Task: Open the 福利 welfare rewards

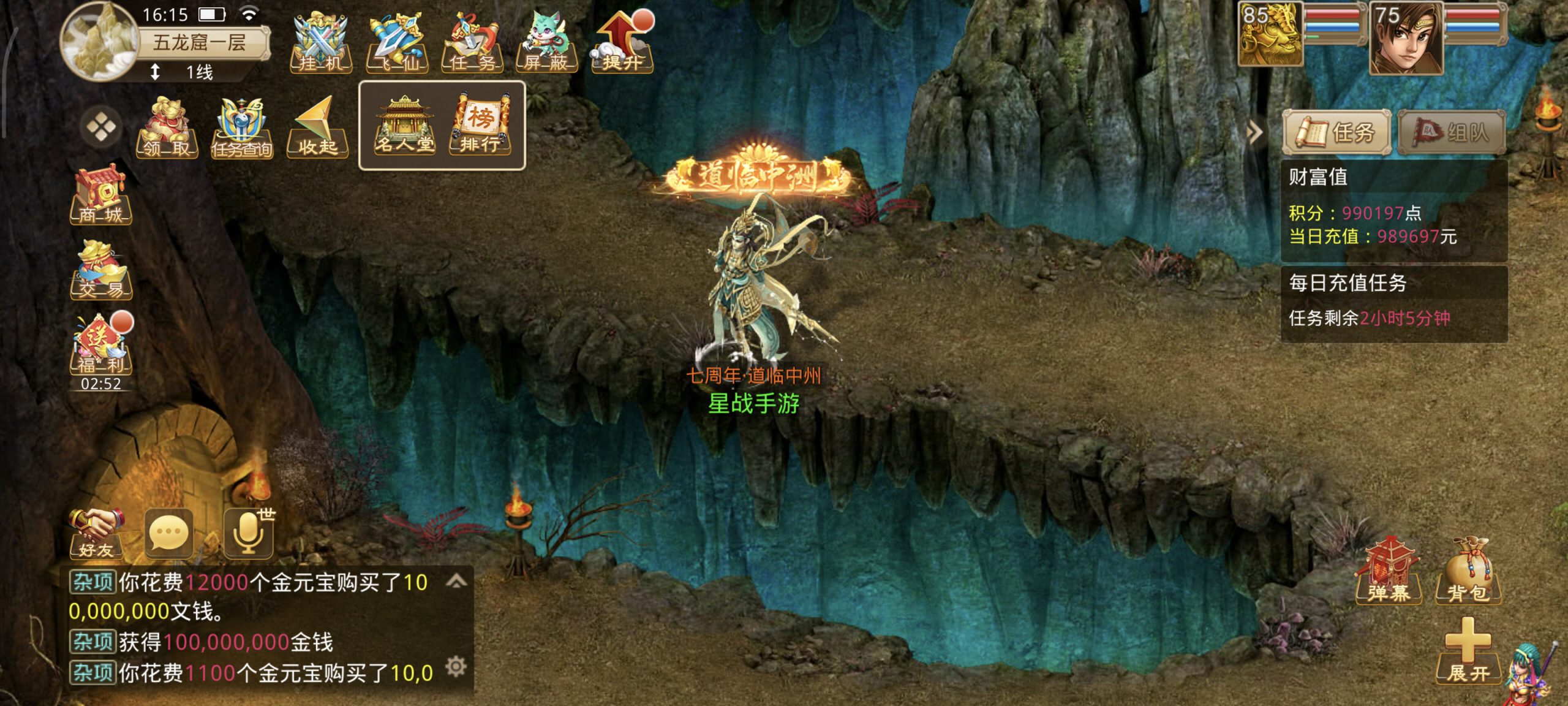Action: pos(101,344)
